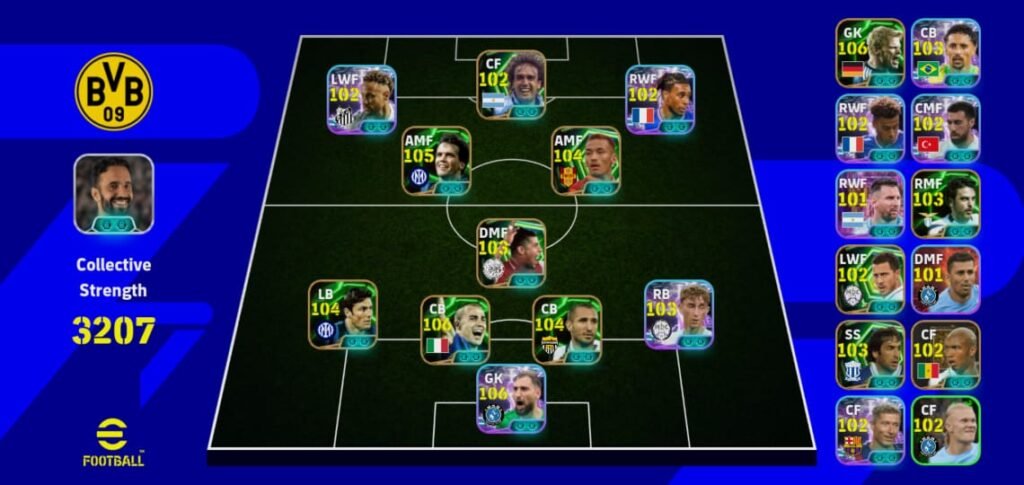Choose the substitute GK with German flag

870,52
